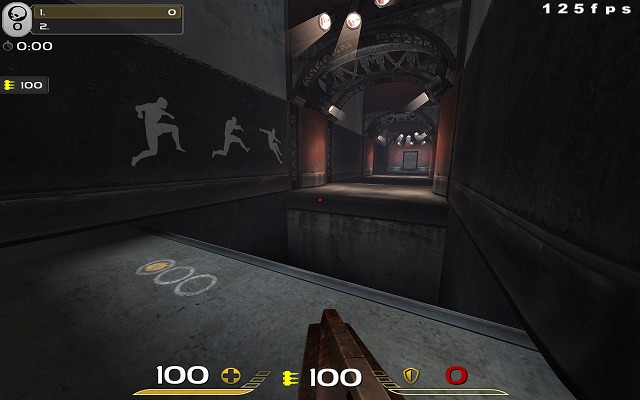
Task: Click the yellow health cross icon
Action: (231, 376)
